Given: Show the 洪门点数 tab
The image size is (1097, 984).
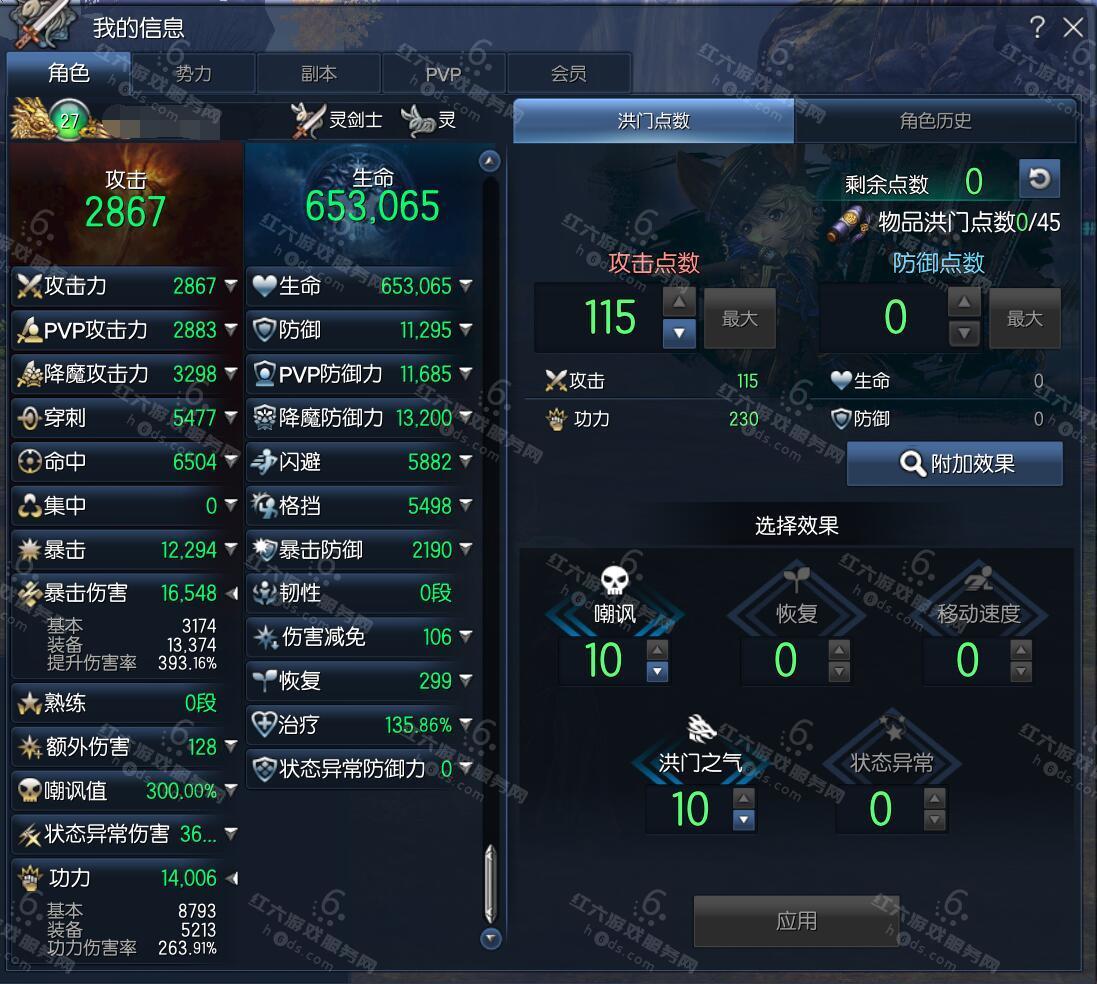Looking at the screenshot, I should point(653,121).
